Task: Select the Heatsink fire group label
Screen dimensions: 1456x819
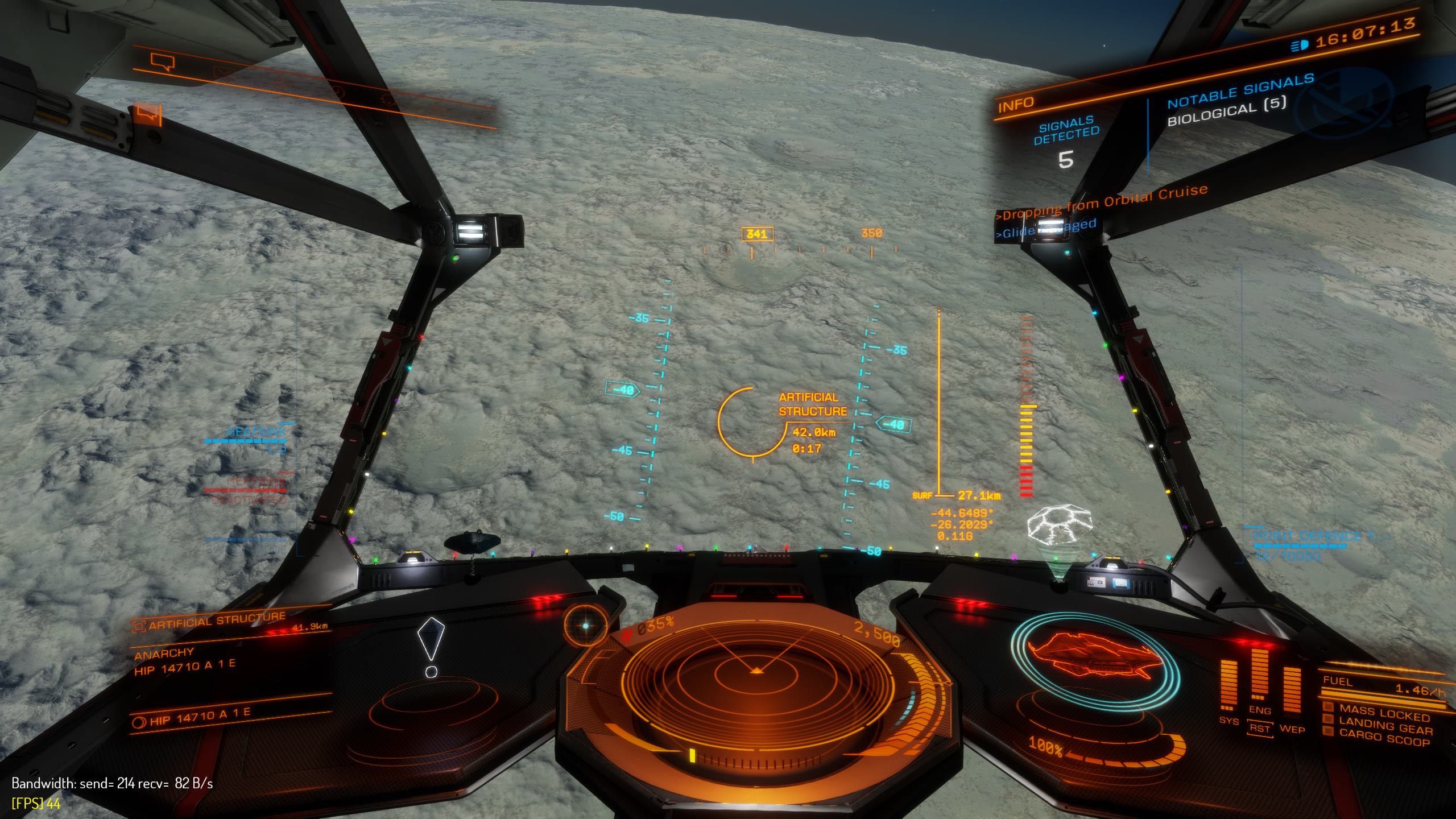Action: point(256,432)
